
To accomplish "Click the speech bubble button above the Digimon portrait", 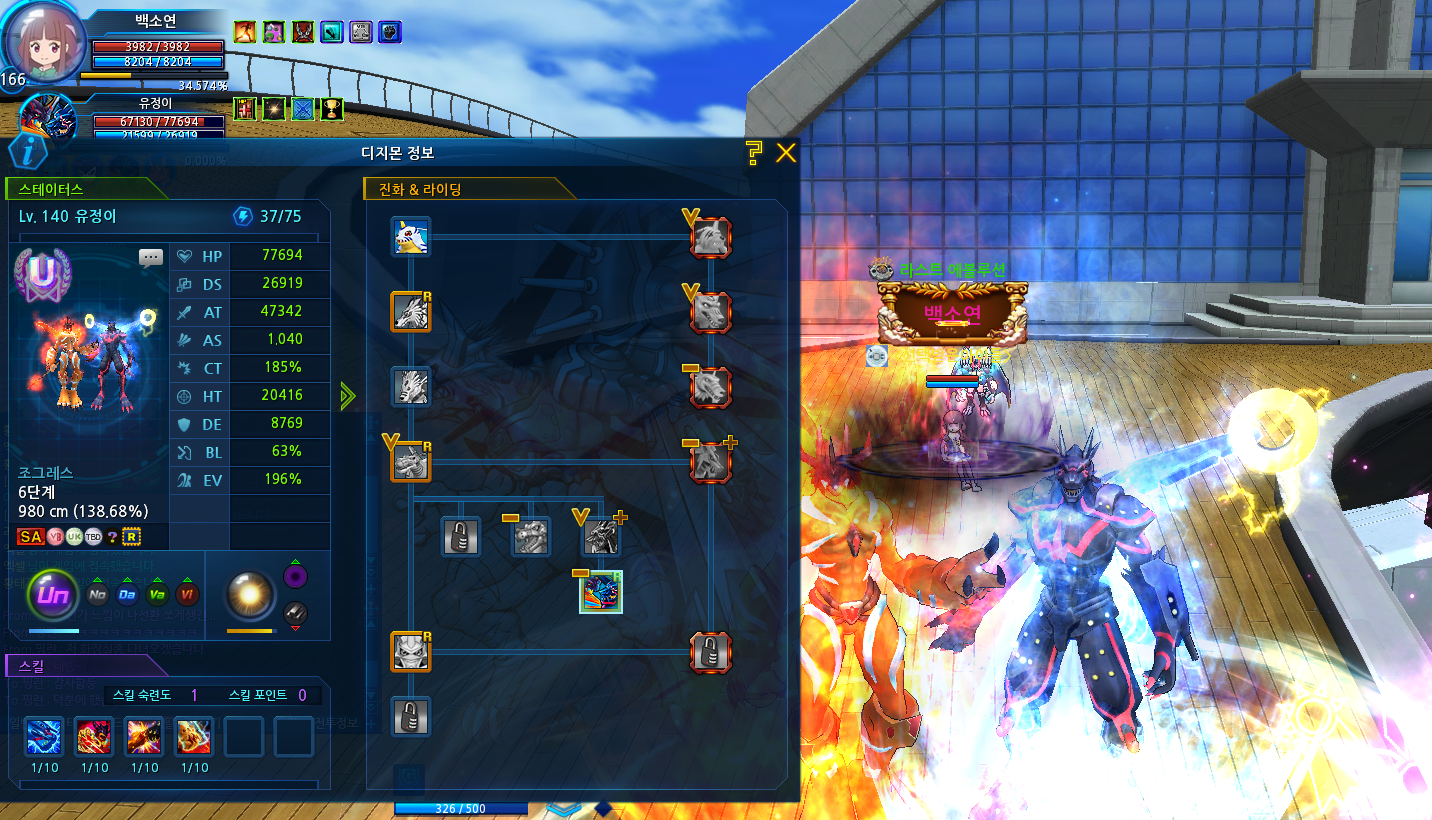I will coord(151,258).
